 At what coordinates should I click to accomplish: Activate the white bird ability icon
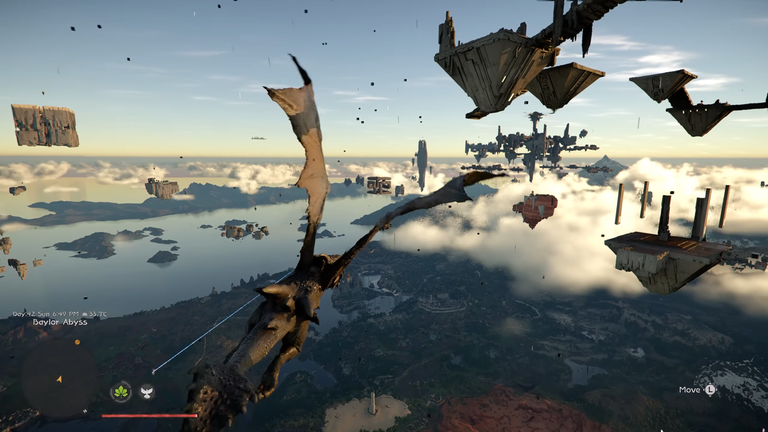coord(147,392)
